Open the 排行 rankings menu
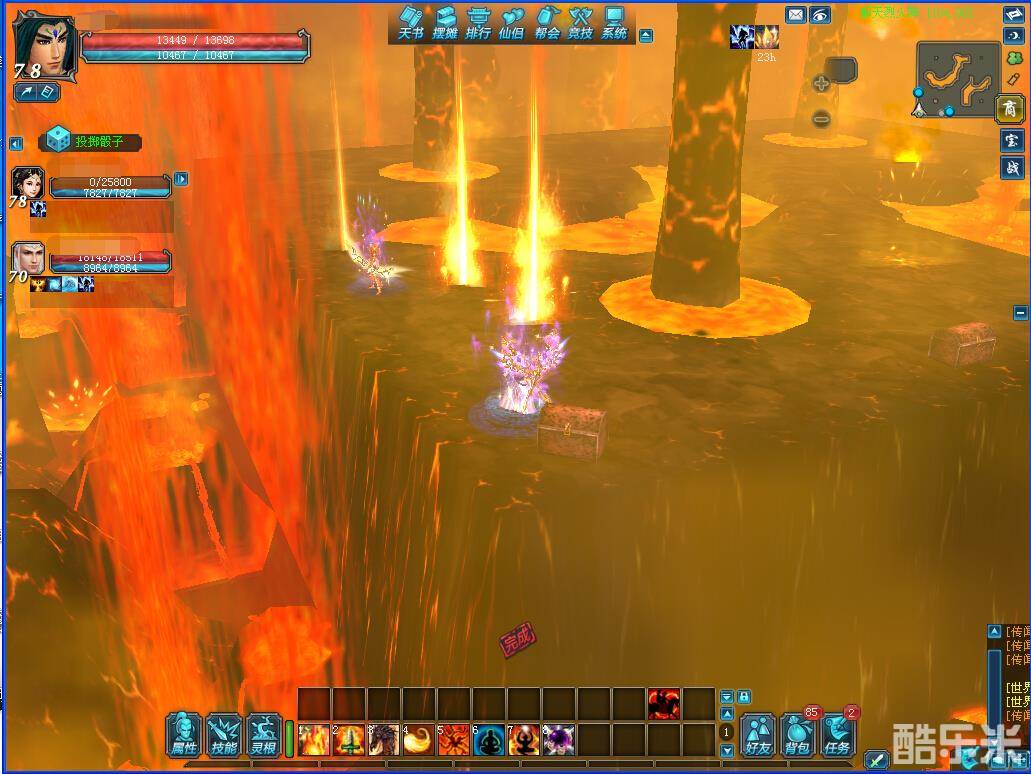Screen dimensions: 1031x774 pyautogui.click(x=478, y=22)
